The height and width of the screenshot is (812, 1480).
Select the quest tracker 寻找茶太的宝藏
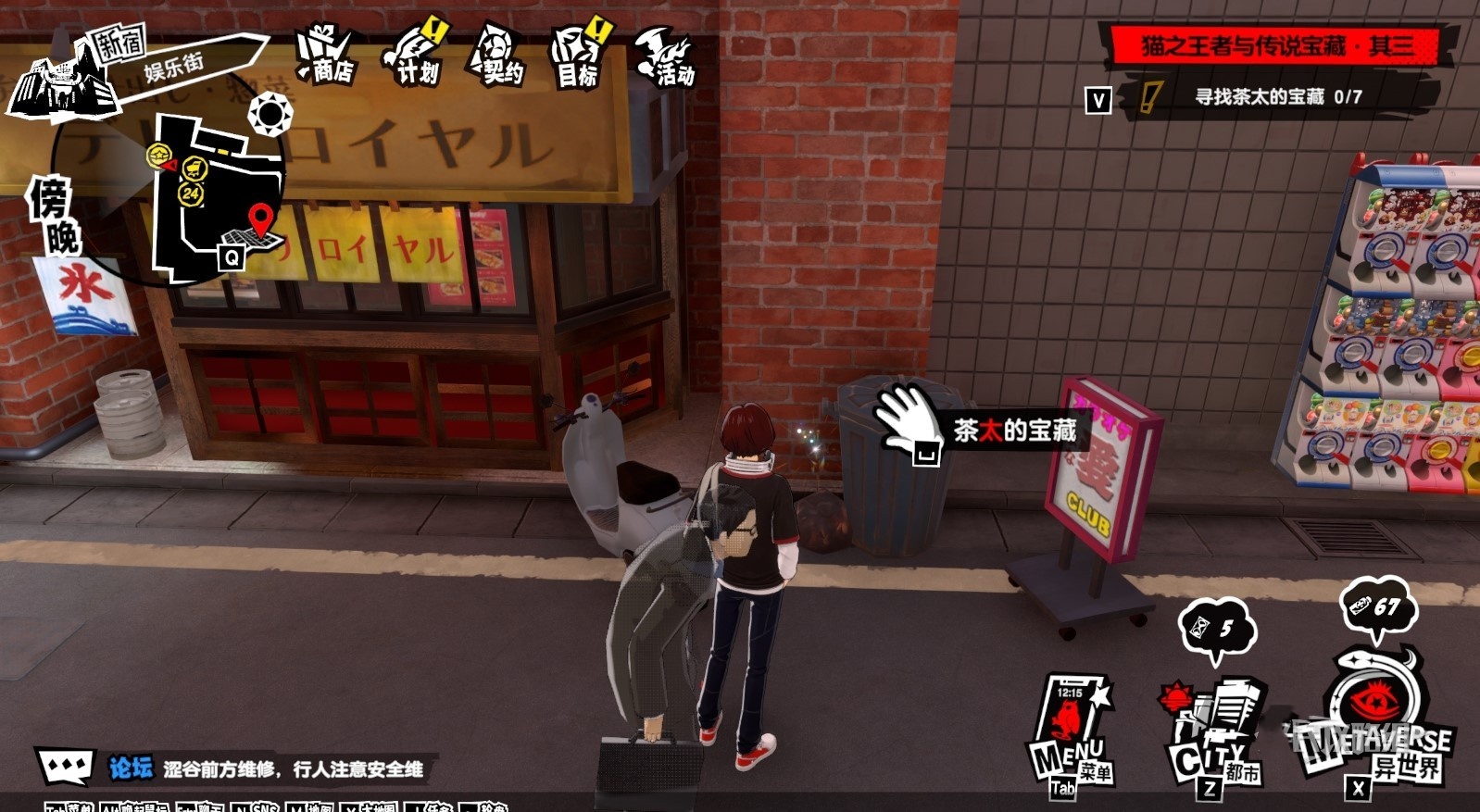click(1276, 96)
